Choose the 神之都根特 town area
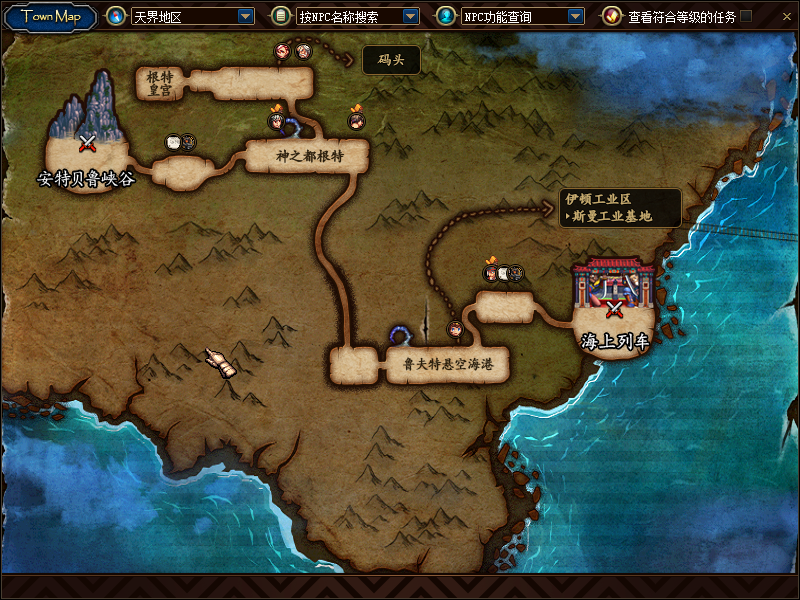The height and width of the screenshot is (600, 800). click(x=309, y=156)
